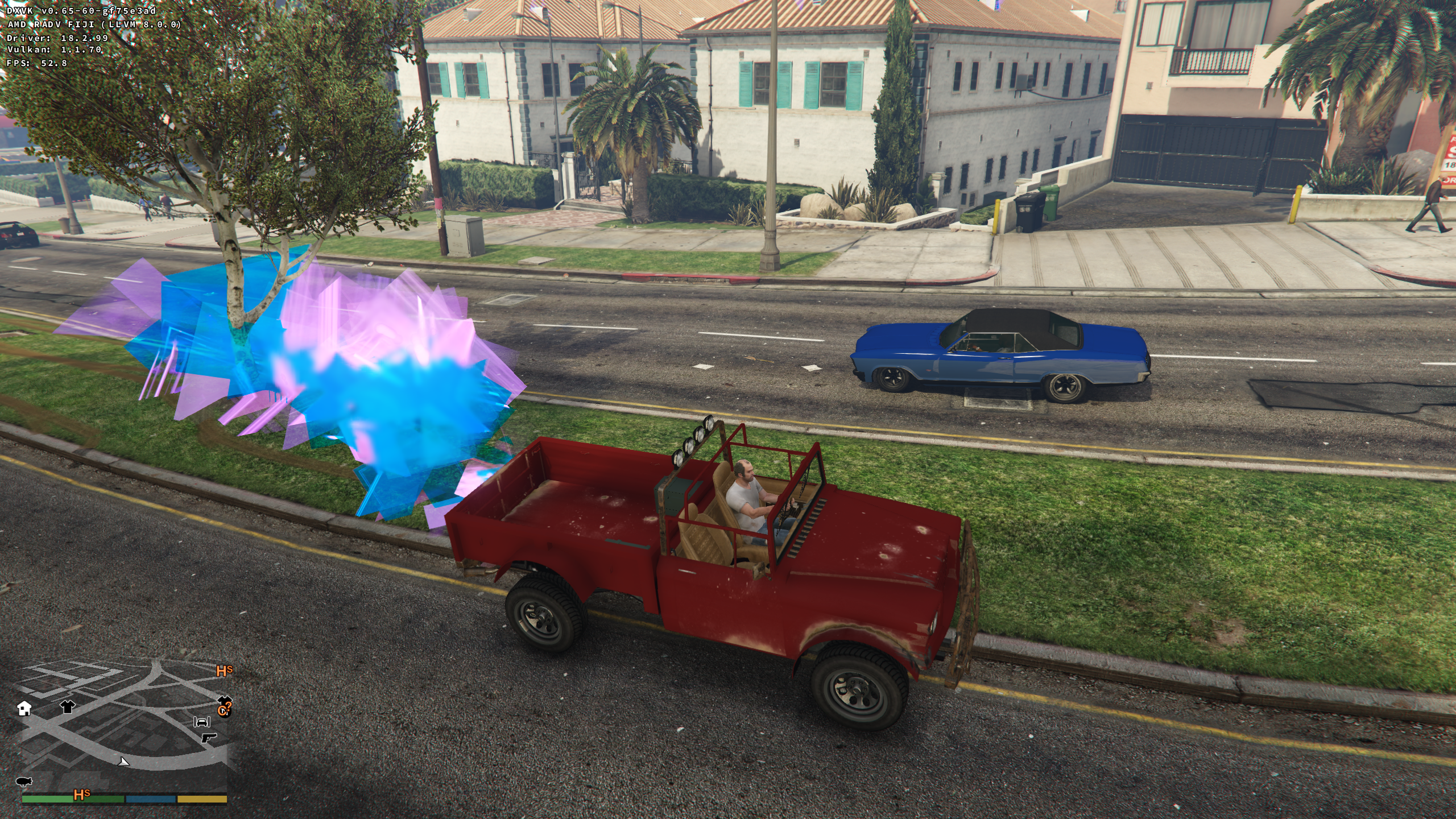Image resolution: width=1456 pixels, height=819 pixels.
Task: Click the clothing store shirt icon beside the safehouse
Action: click(67, 706)
